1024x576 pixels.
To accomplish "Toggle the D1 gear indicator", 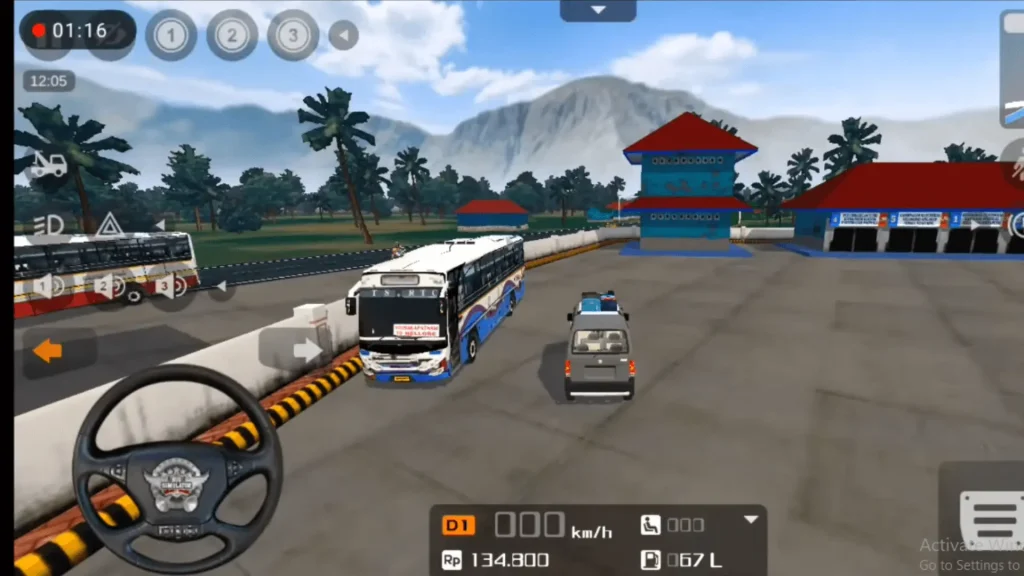I will (458, 526).
